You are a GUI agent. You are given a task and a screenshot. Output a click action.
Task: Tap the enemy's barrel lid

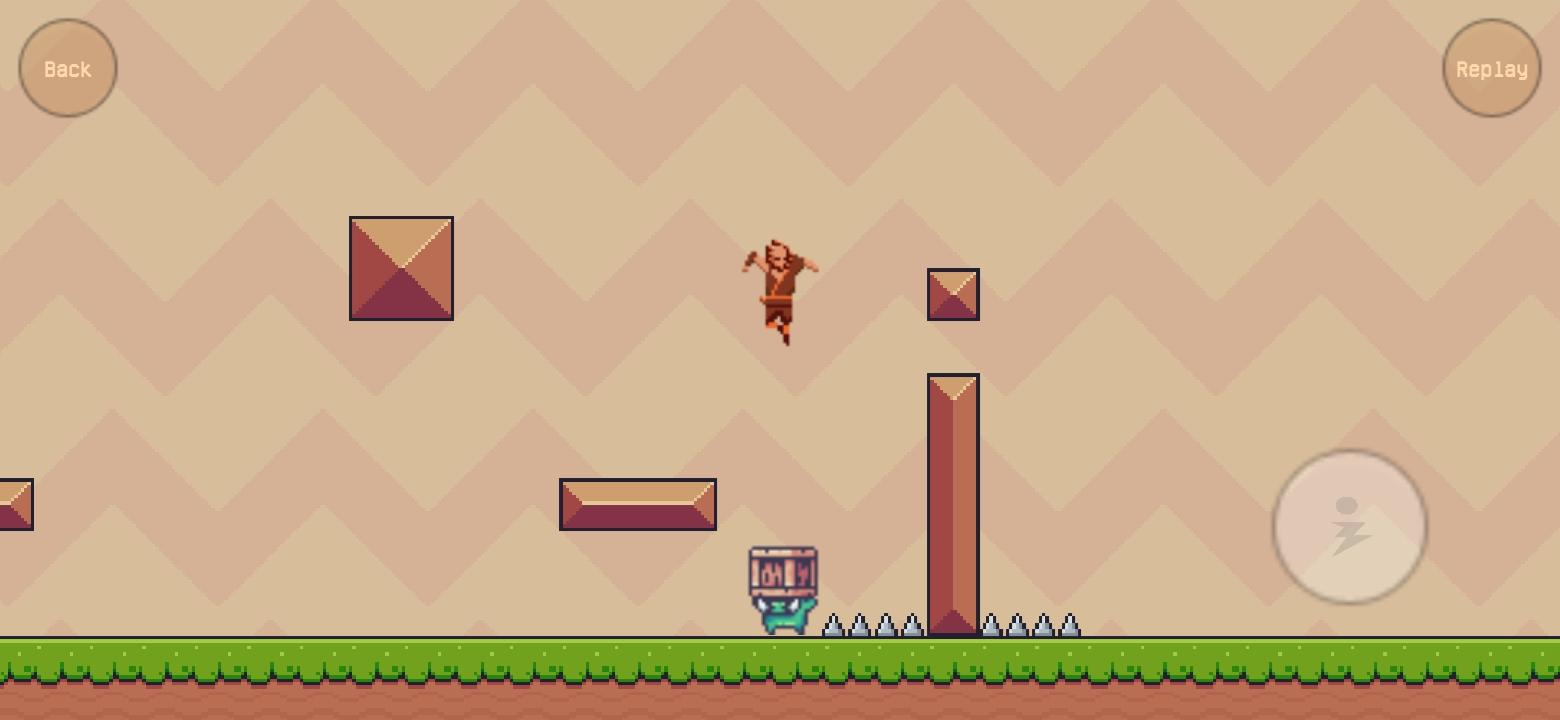click(783, 551)
